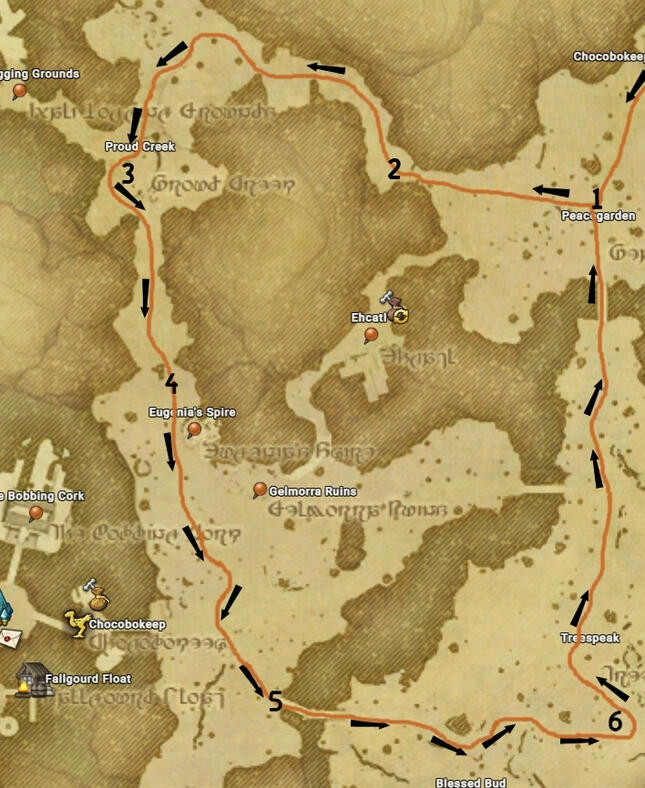Click the Fallgourd Float hut icon
The image size is (645, 788).
click(x=32, y=679)
